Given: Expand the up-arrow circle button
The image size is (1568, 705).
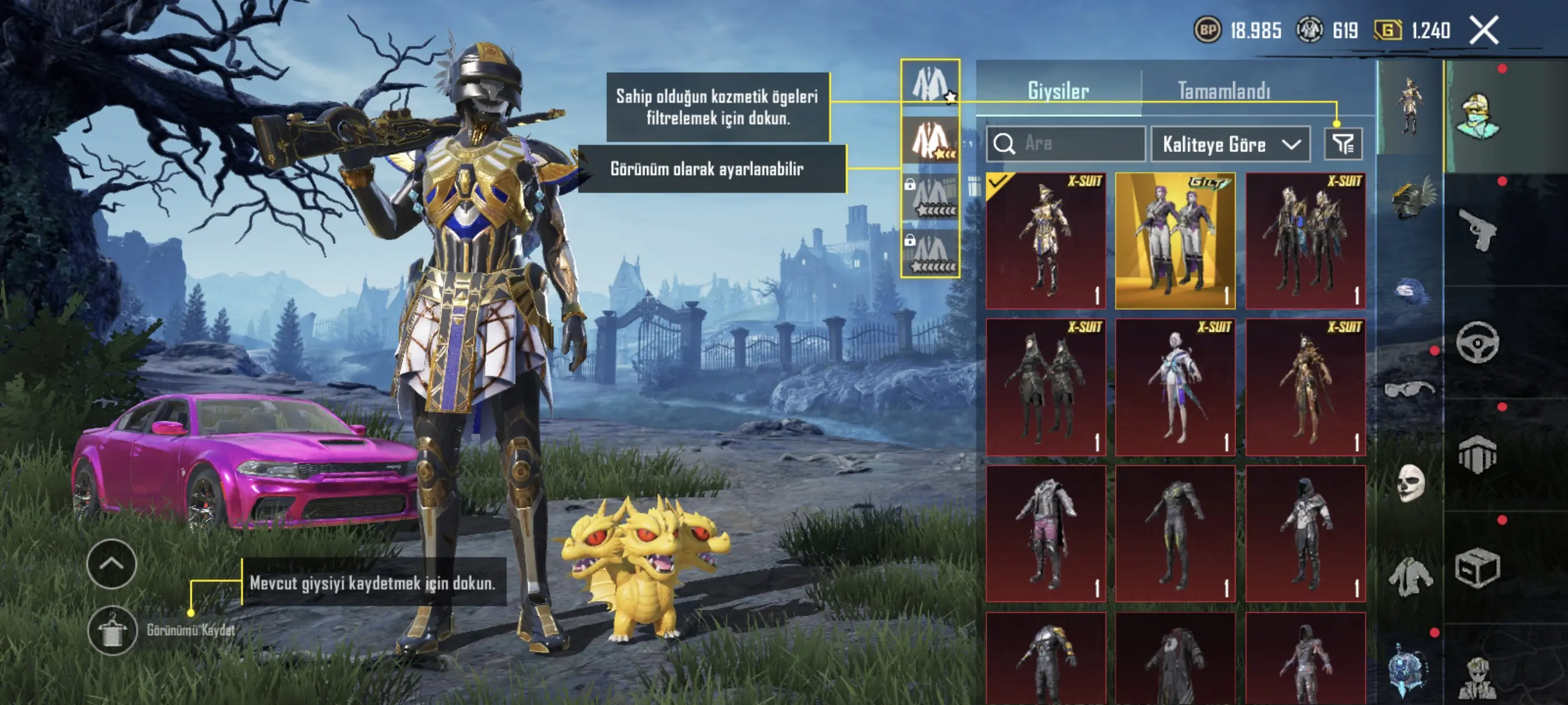Looking at the screenshot, I should 112,563.
